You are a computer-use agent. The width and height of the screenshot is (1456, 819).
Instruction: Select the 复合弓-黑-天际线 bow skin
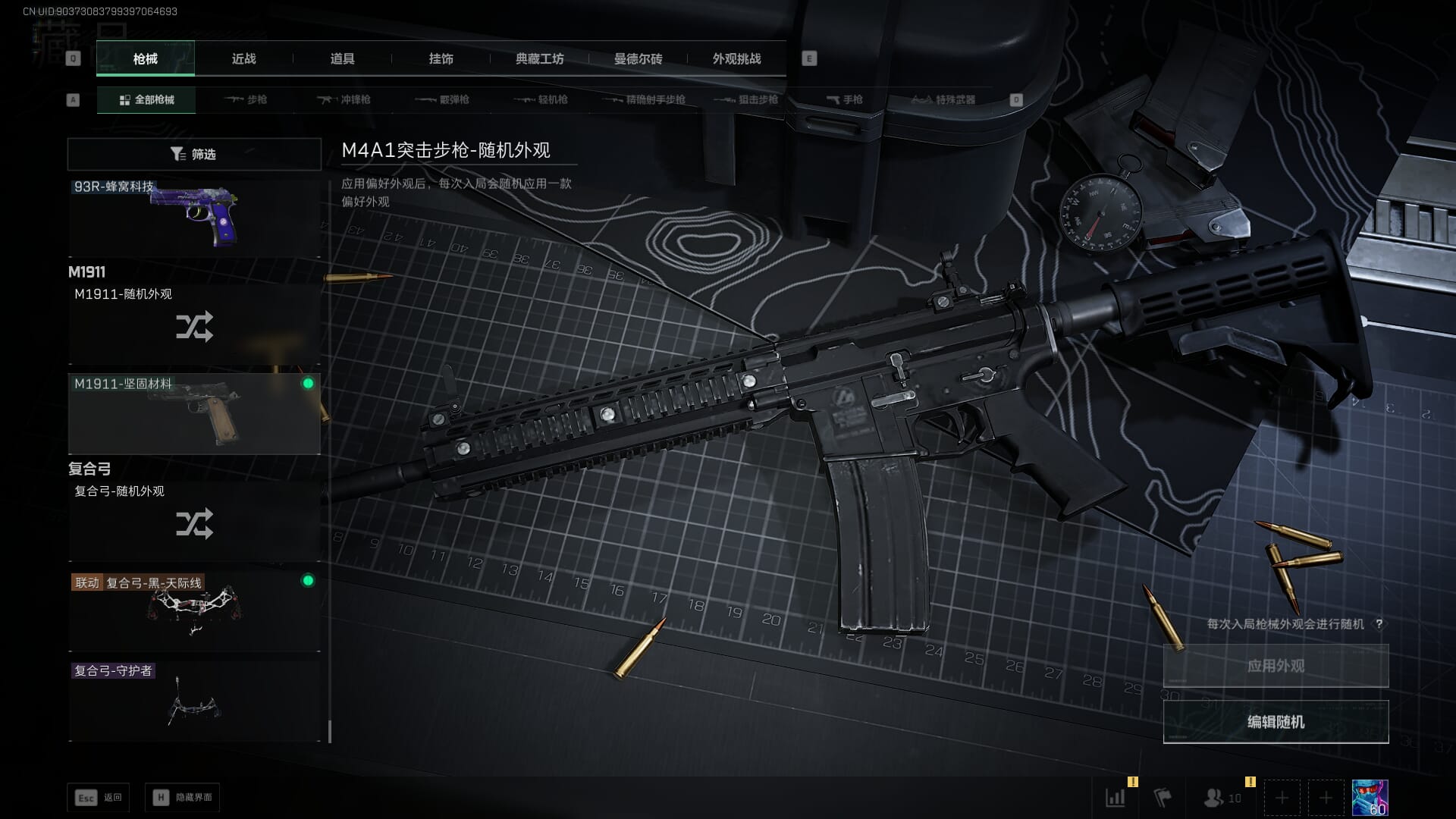194,610
